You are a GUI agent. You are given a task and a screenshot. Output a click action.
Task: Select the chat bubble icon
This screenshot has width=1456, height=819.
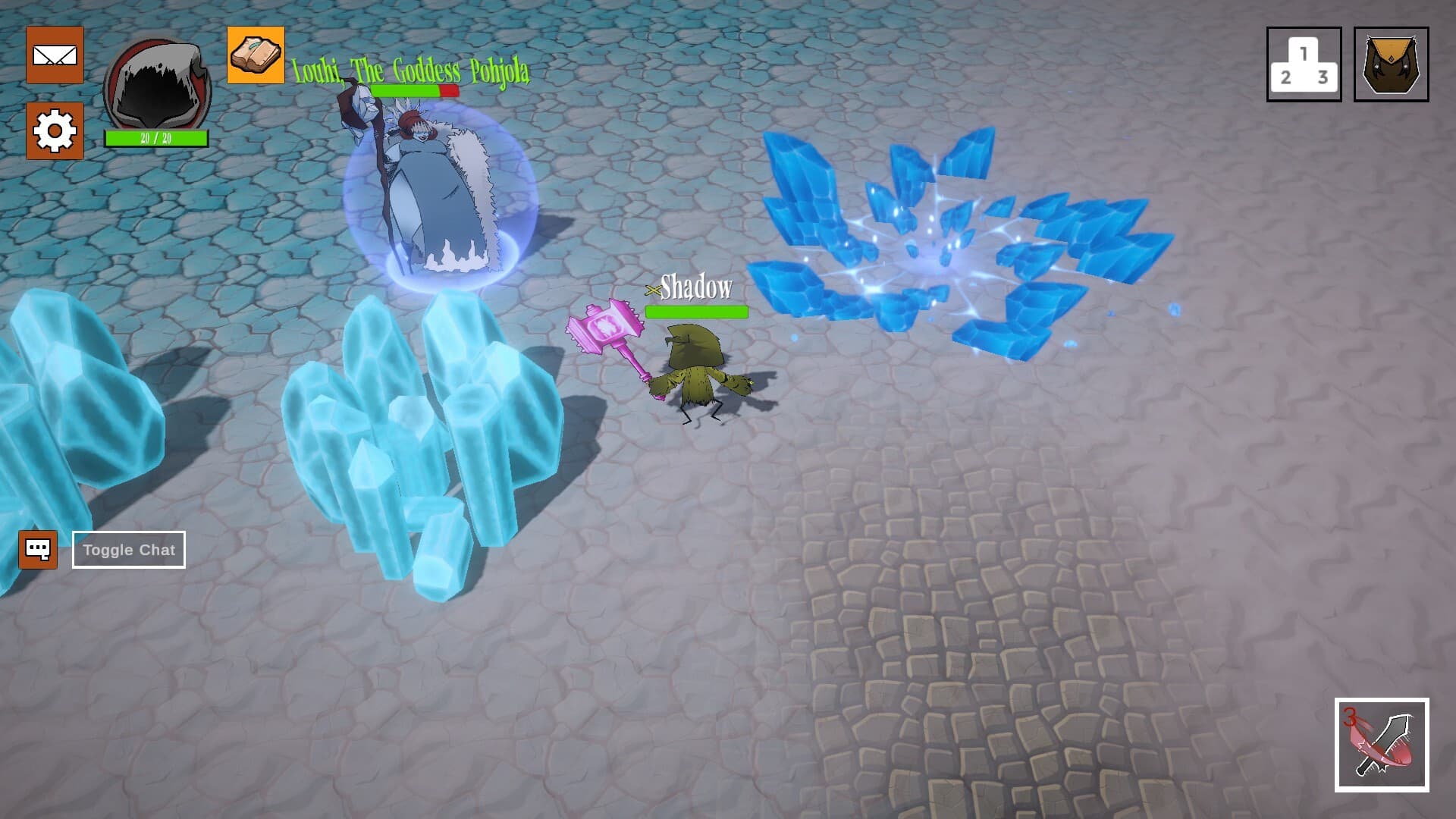point(39,549)
